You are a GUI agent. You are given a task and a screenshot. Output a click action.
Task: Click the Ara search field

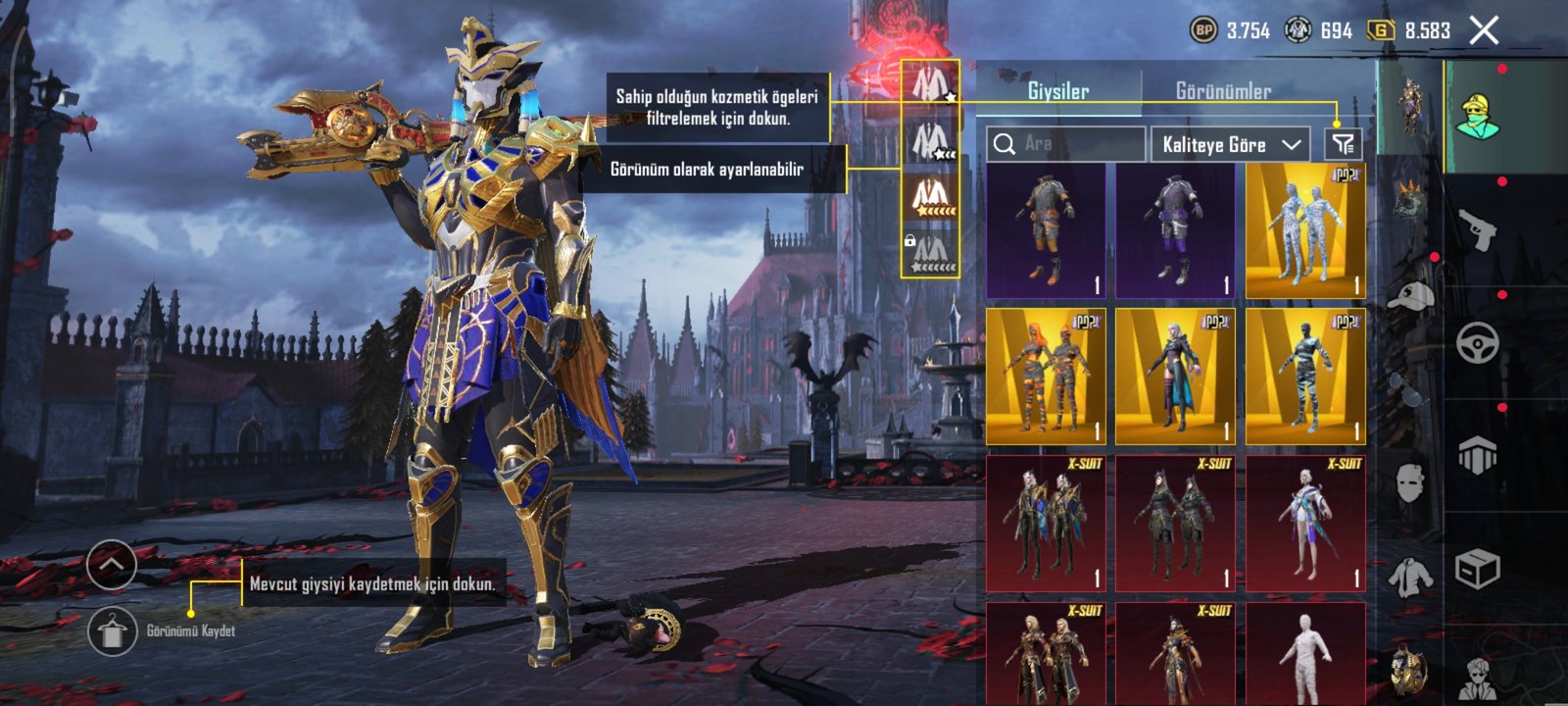pyautogui.click(x=1066, y=144)
